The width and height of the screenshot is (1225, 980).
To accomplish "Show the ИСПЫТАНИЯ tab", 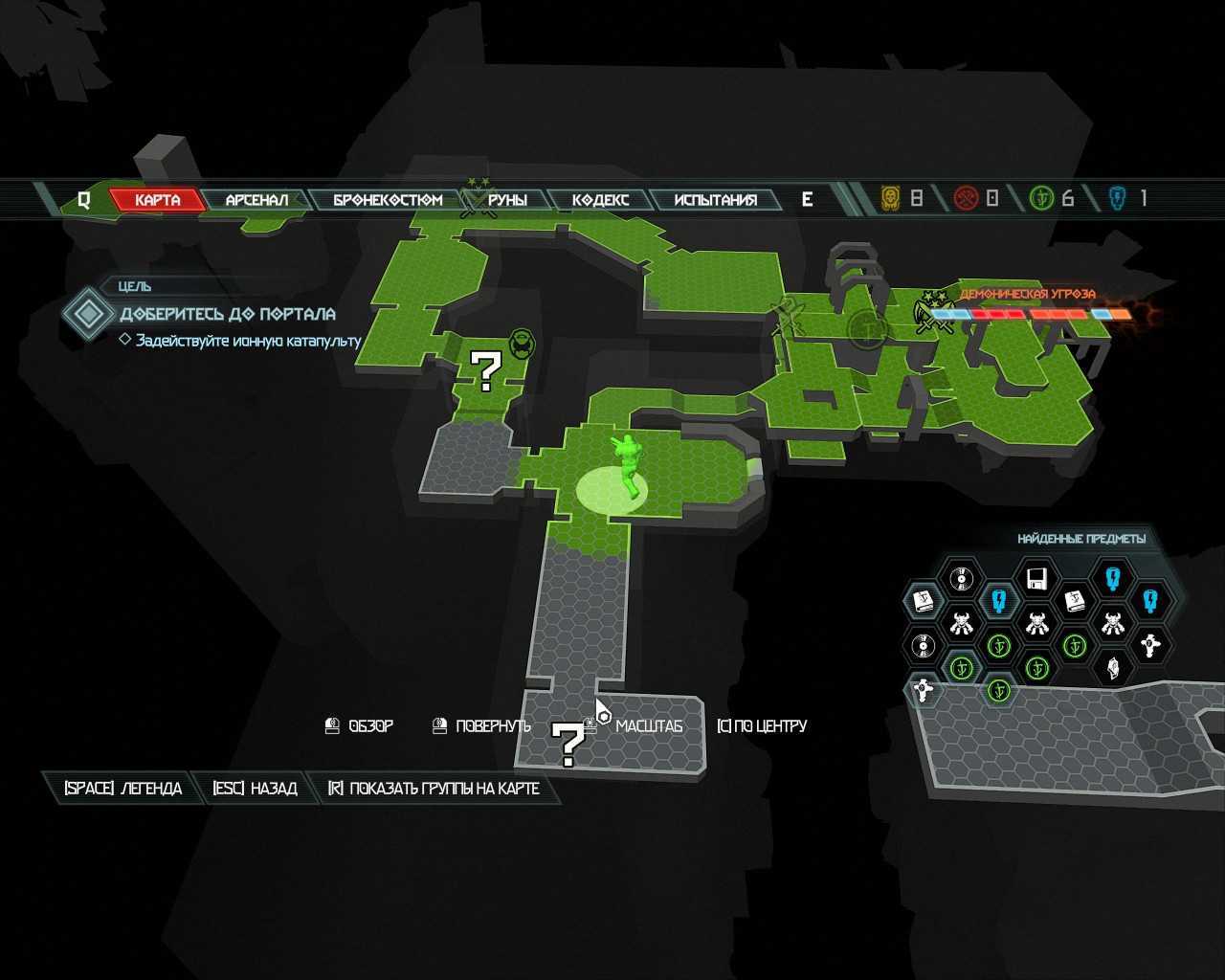I will point(715,200).
